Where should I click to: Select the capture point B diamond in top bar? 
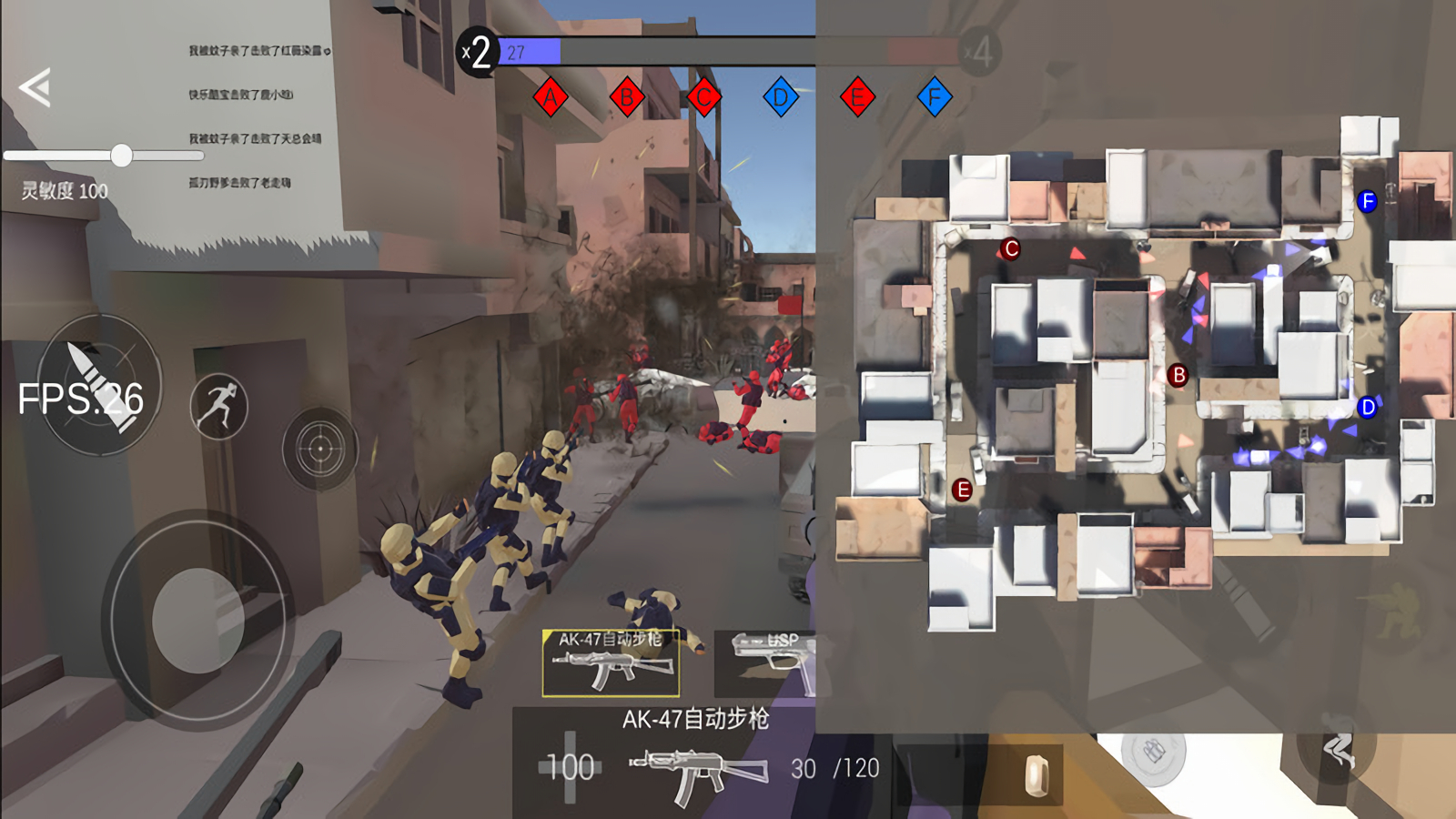[x=627, y=97]
